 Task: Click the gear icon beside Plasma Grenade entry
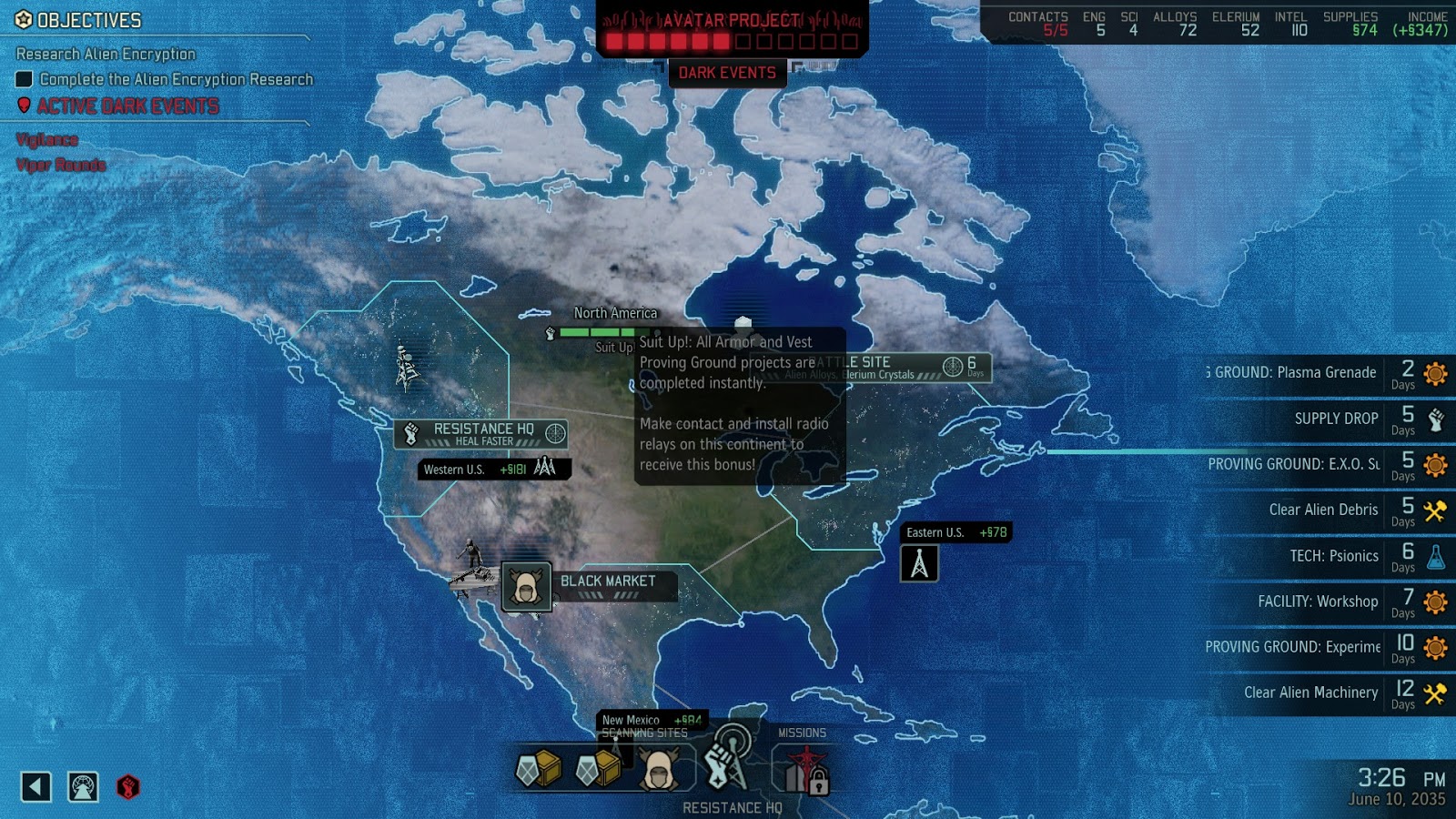click(x=1435, y=373)
